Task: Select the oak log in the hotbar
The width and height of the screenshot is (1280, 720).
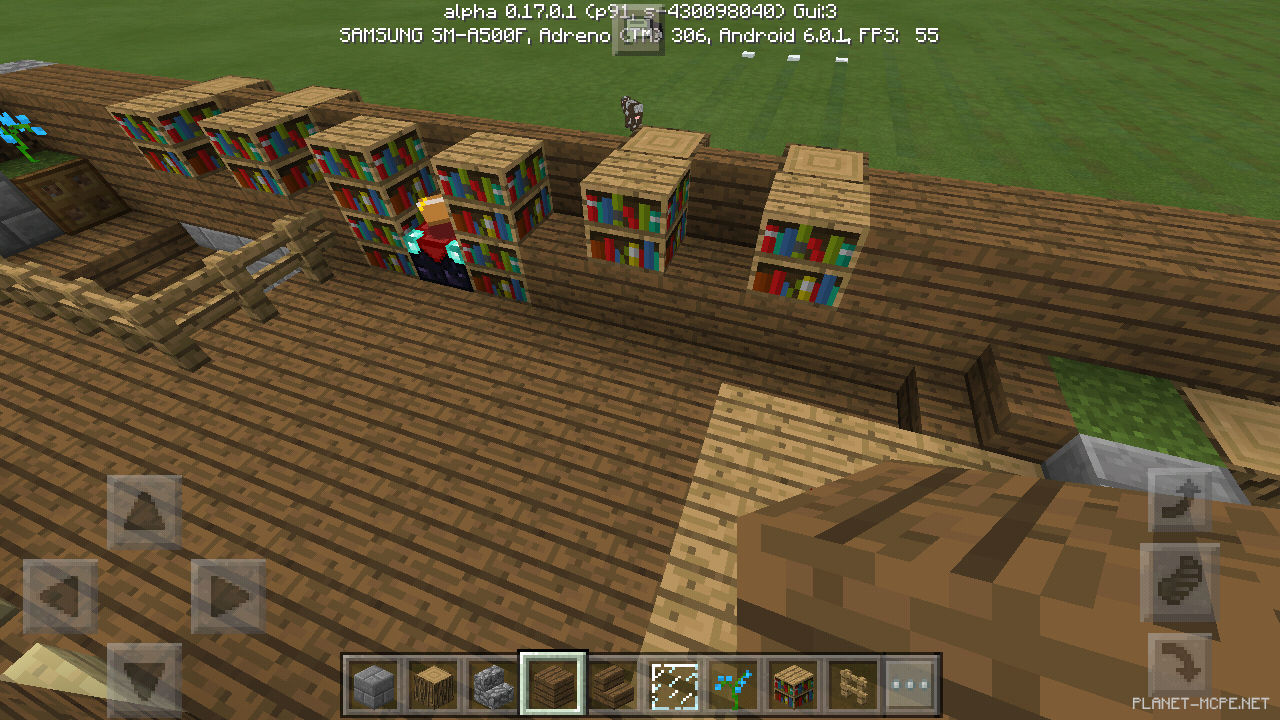Action: click(x=432, y=683)
